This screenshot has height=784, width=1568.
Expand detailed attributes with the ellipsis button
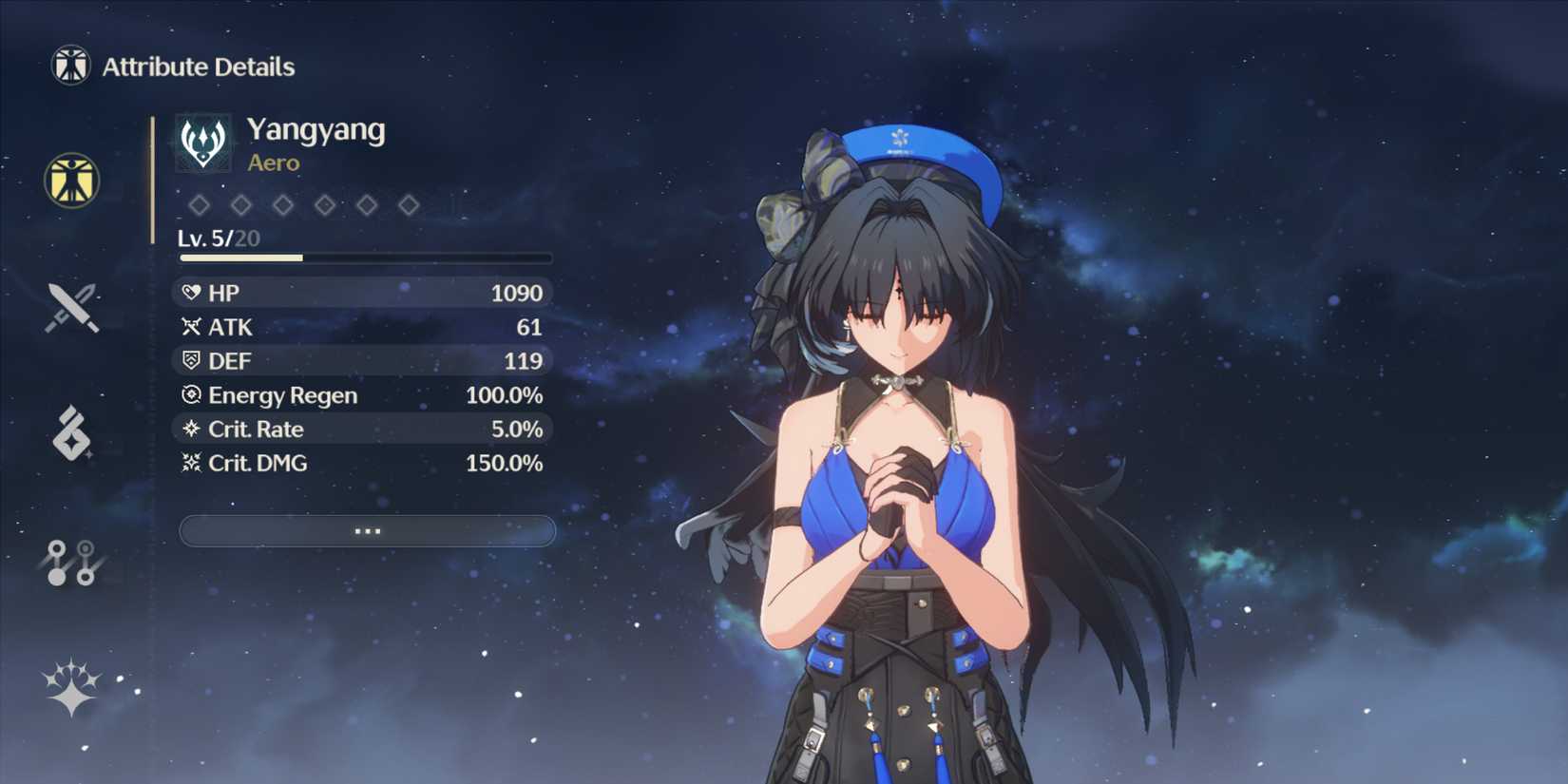pyautogui.click(x=367, y=530)
